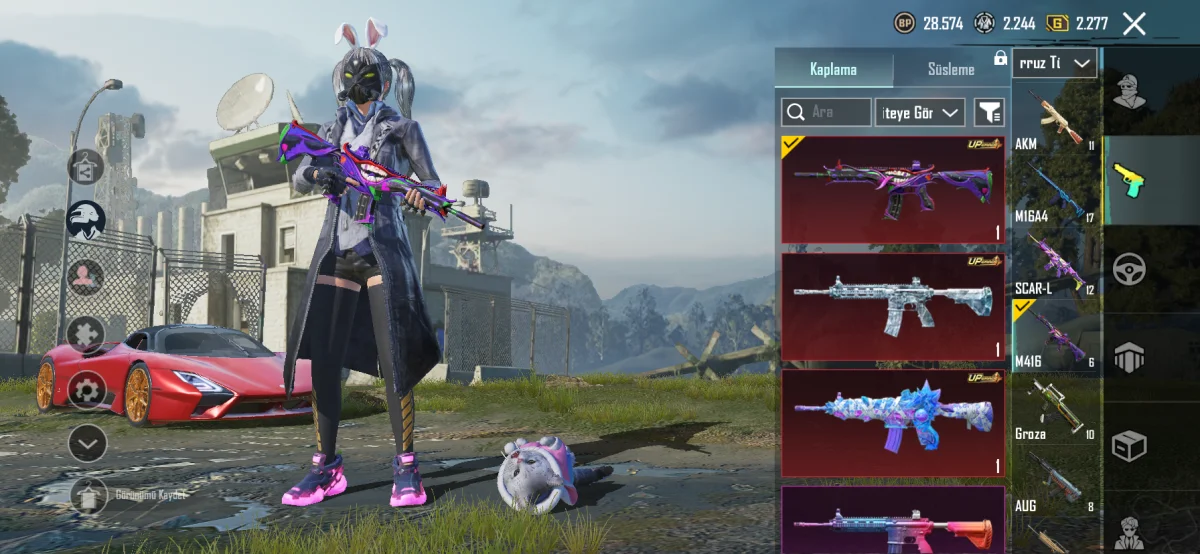Select the AKM weapon entry
The image size is (1200, 554).
tap(1056, 120)
